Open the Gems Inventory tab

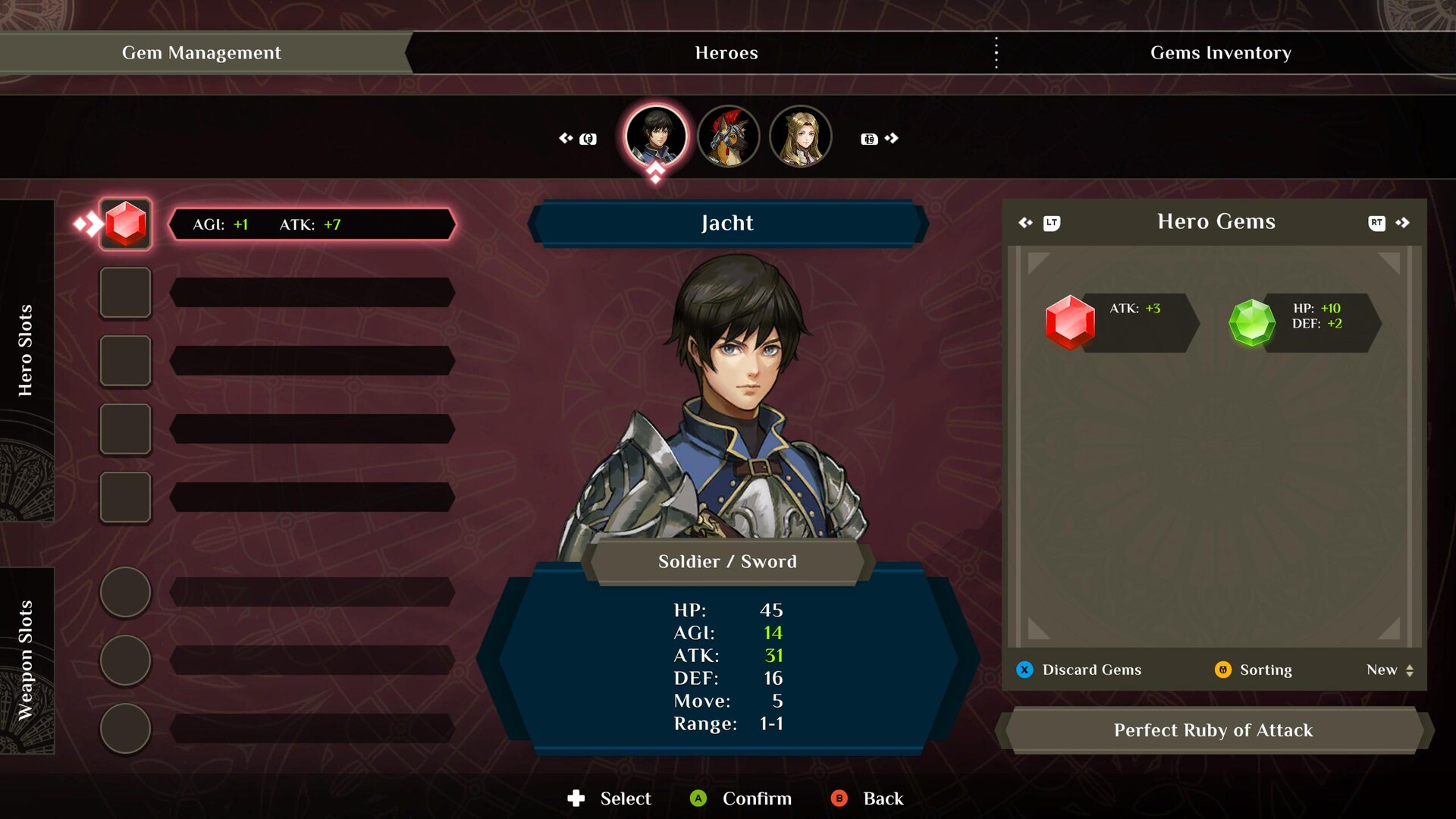pos(1221,53)
